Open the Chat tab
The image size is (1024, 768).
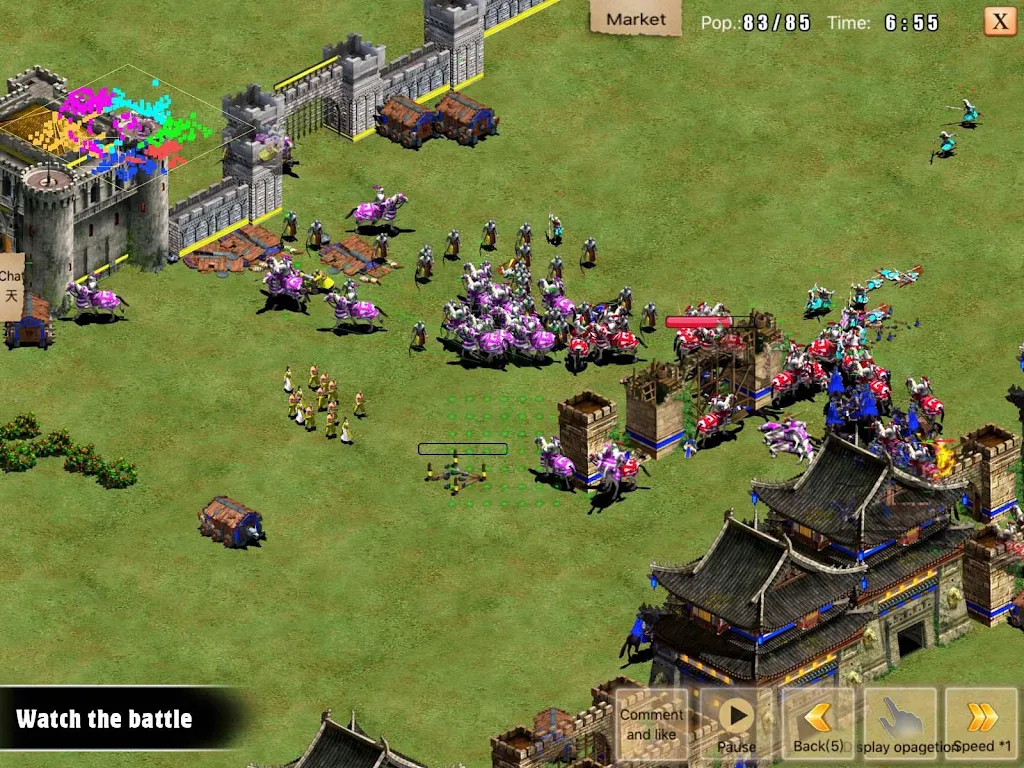pos(11,286)
